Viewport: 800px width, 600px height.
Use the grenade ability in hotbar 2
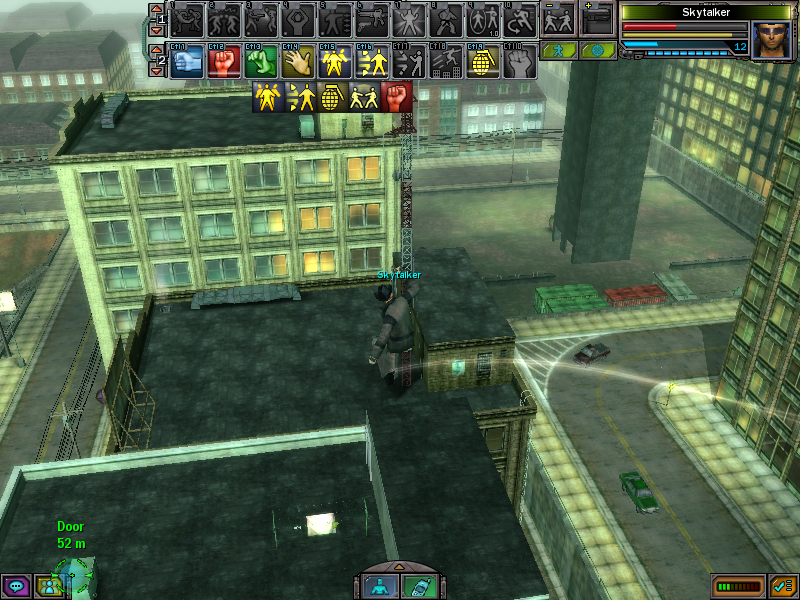pos(483,62)
